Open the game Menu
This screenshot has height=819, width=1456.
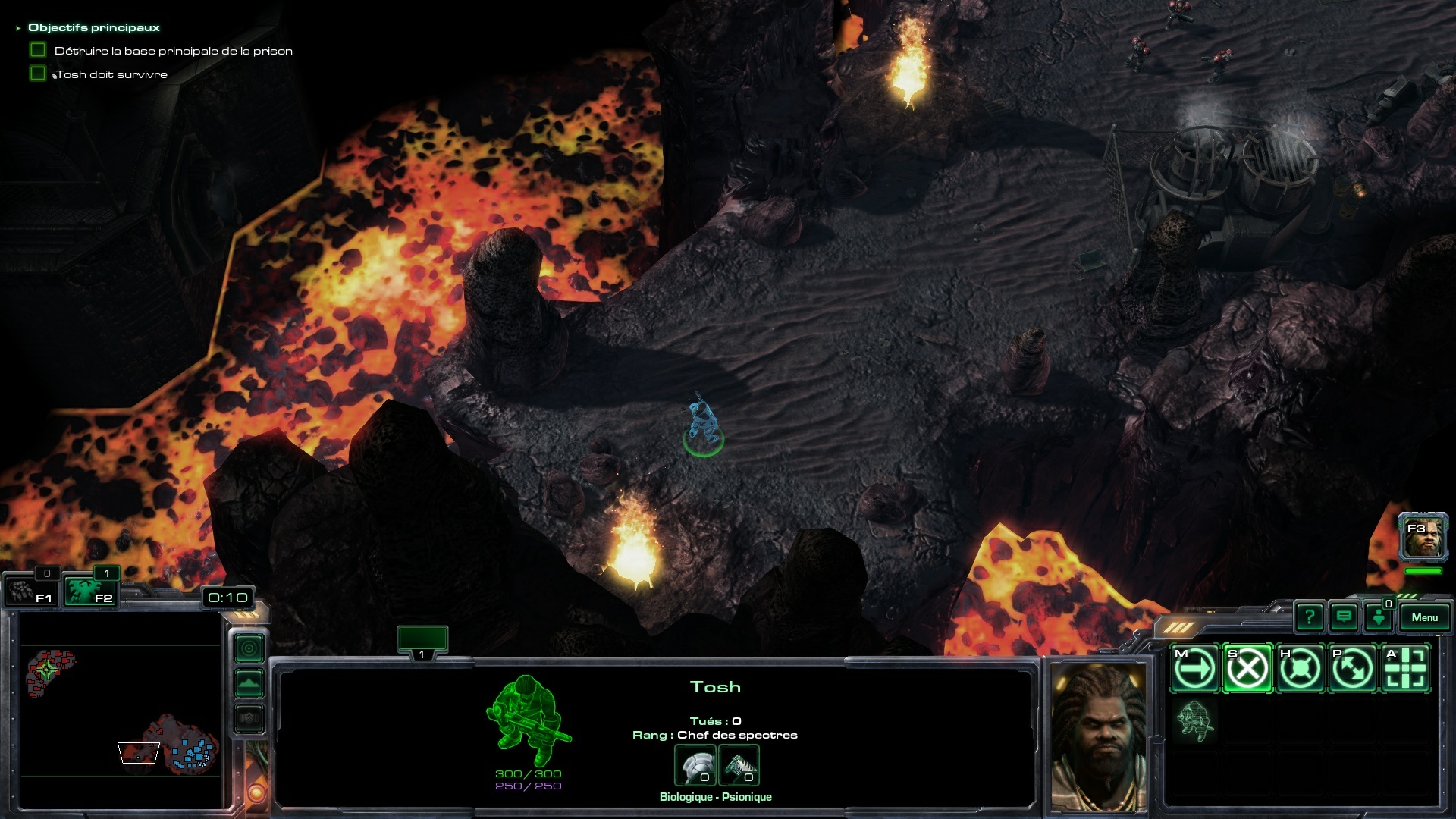(x=1424, y=617)
